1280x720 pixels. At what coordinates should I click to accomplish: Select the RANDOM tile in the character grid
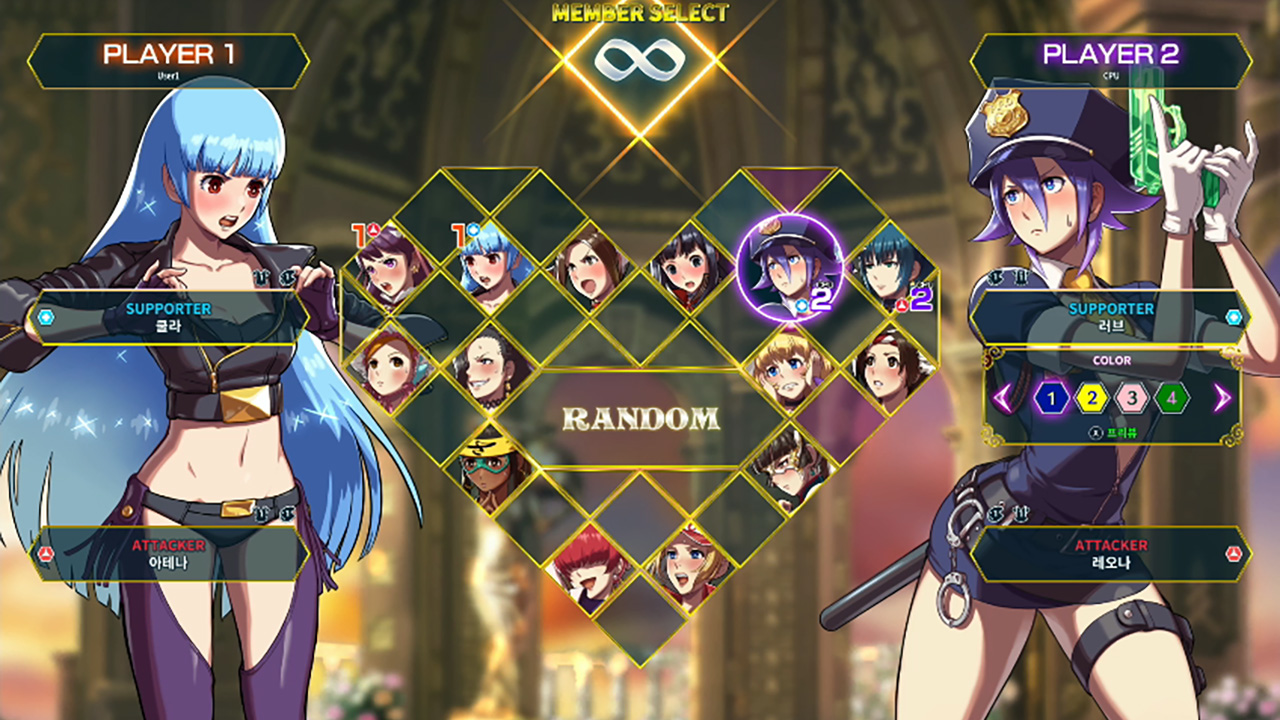[x=640, y=419]
